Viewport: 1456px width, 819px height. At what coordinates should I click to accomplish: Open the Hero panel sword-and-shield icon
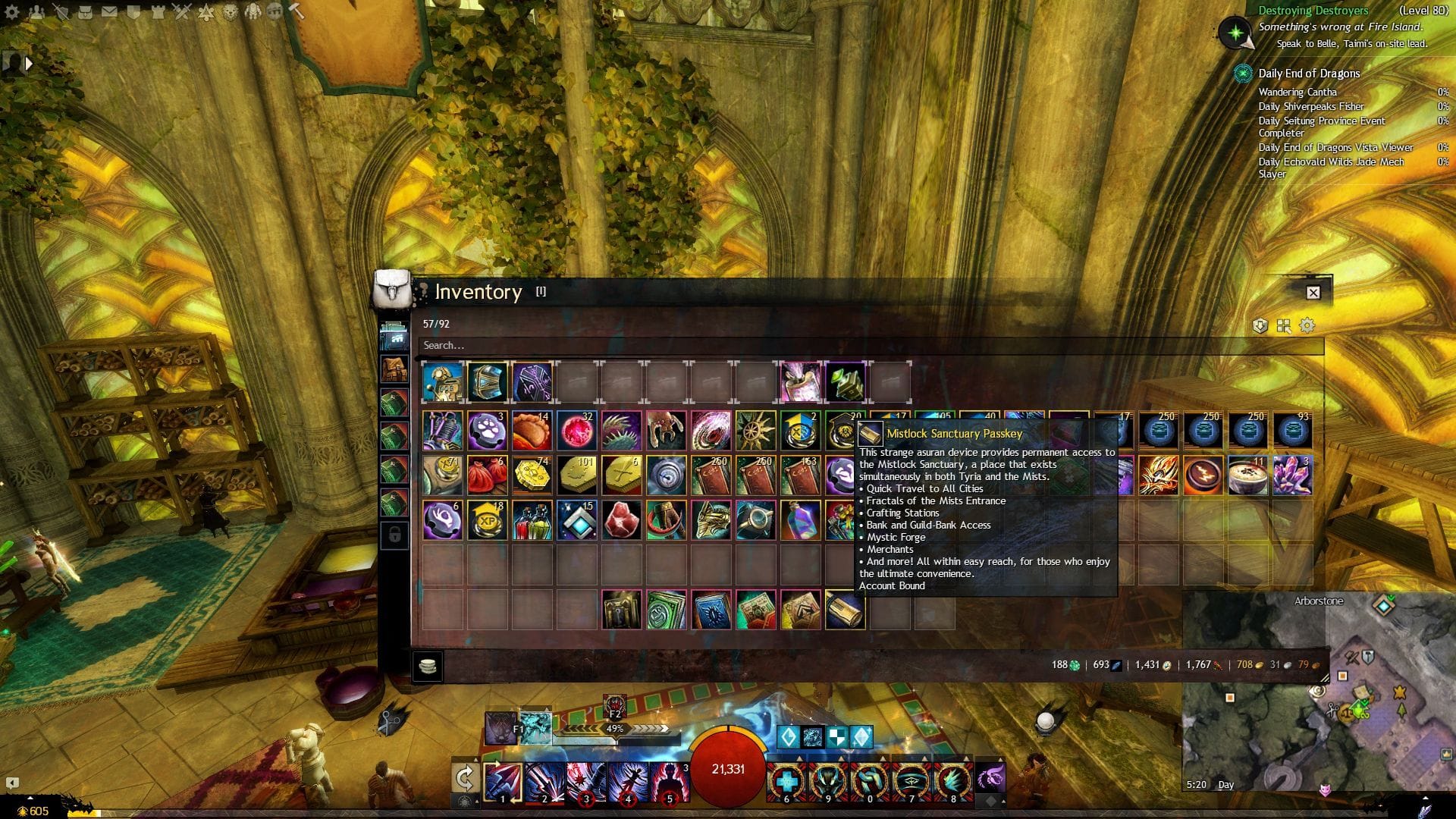(x=61, y=11)
